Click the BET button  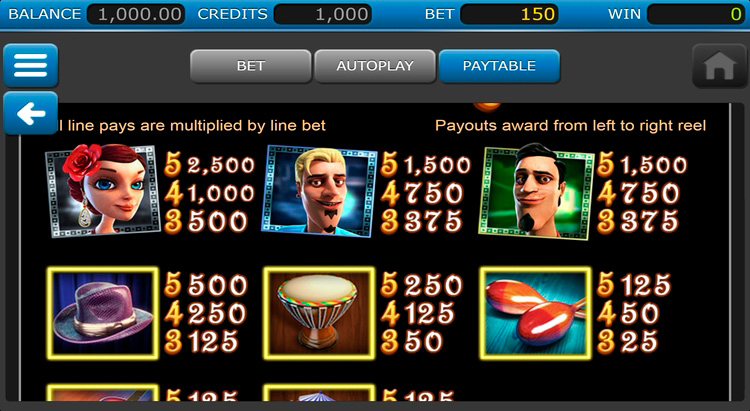click(x=250, y=66)
